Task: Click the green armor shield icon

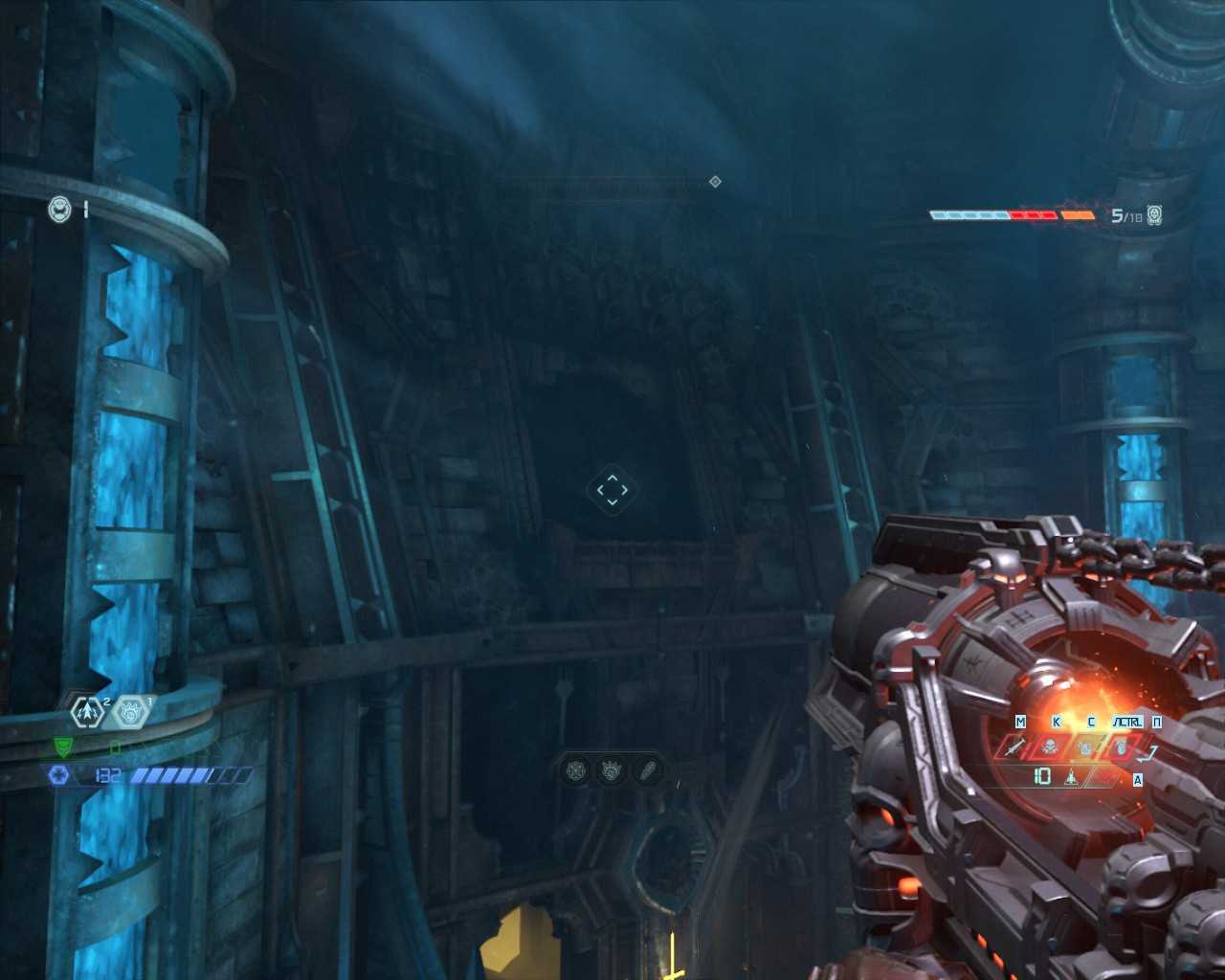Action: [62, 747]
